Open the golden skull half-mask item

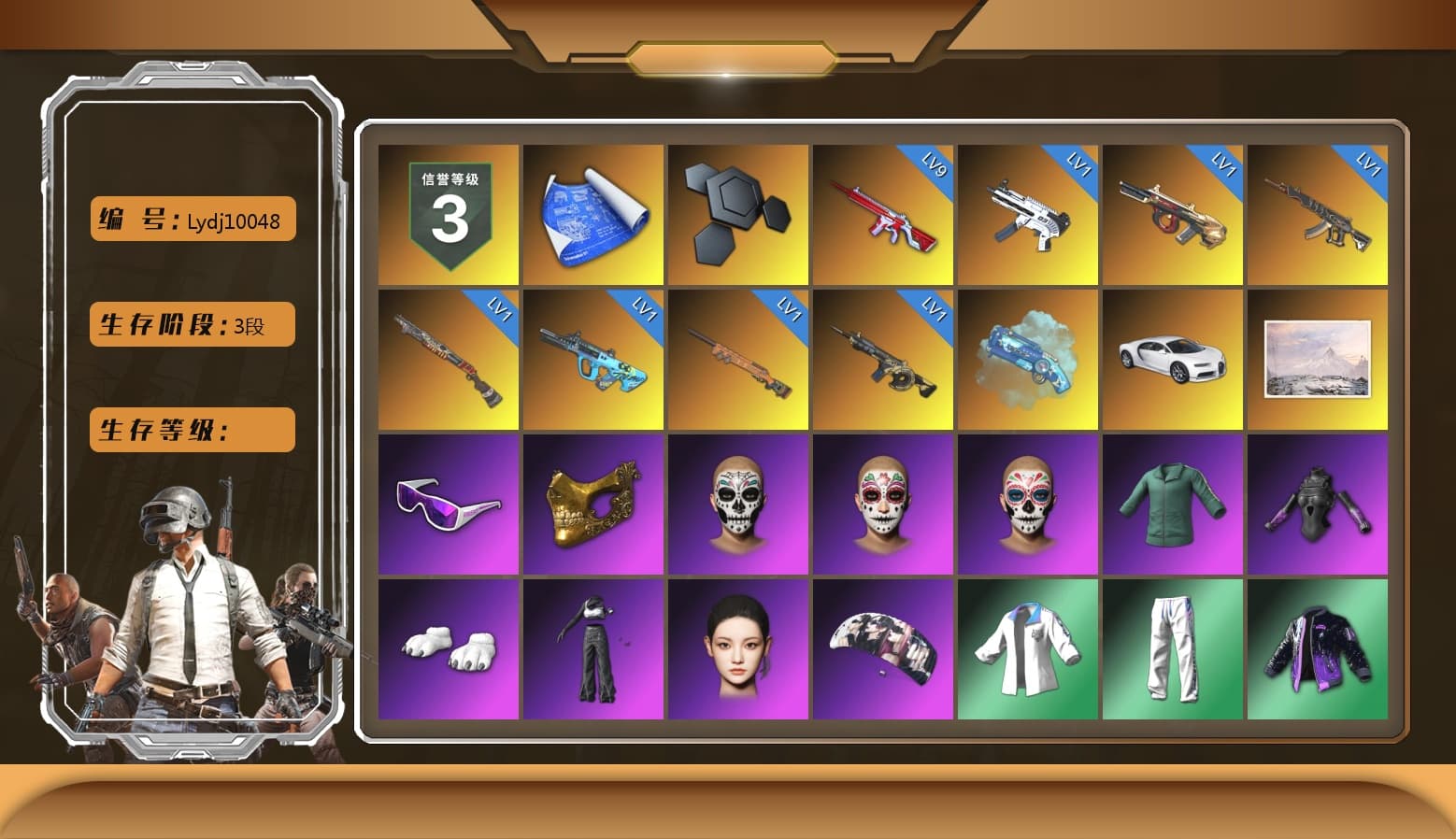[592, 503]
